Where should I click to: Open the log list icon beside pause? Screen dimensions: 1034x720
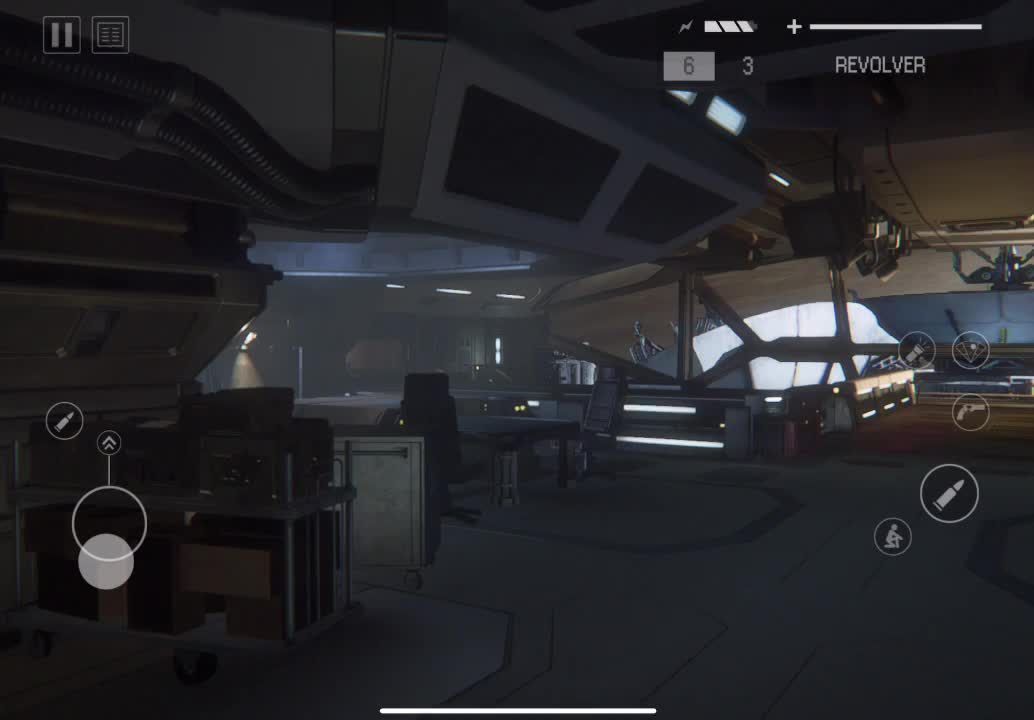point(110,35)
